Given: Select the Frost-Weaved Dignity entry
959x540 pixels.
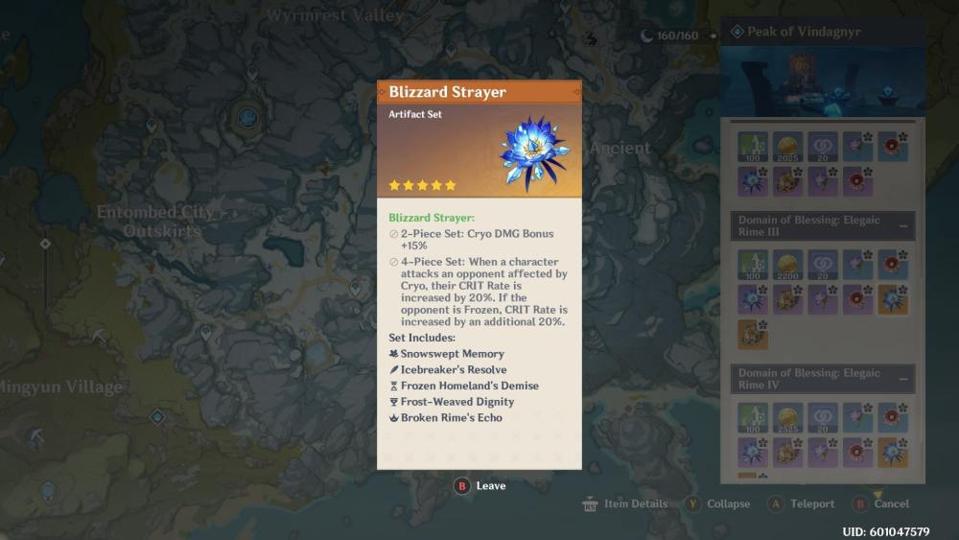Looking at the screenshot, I should 457,402.
